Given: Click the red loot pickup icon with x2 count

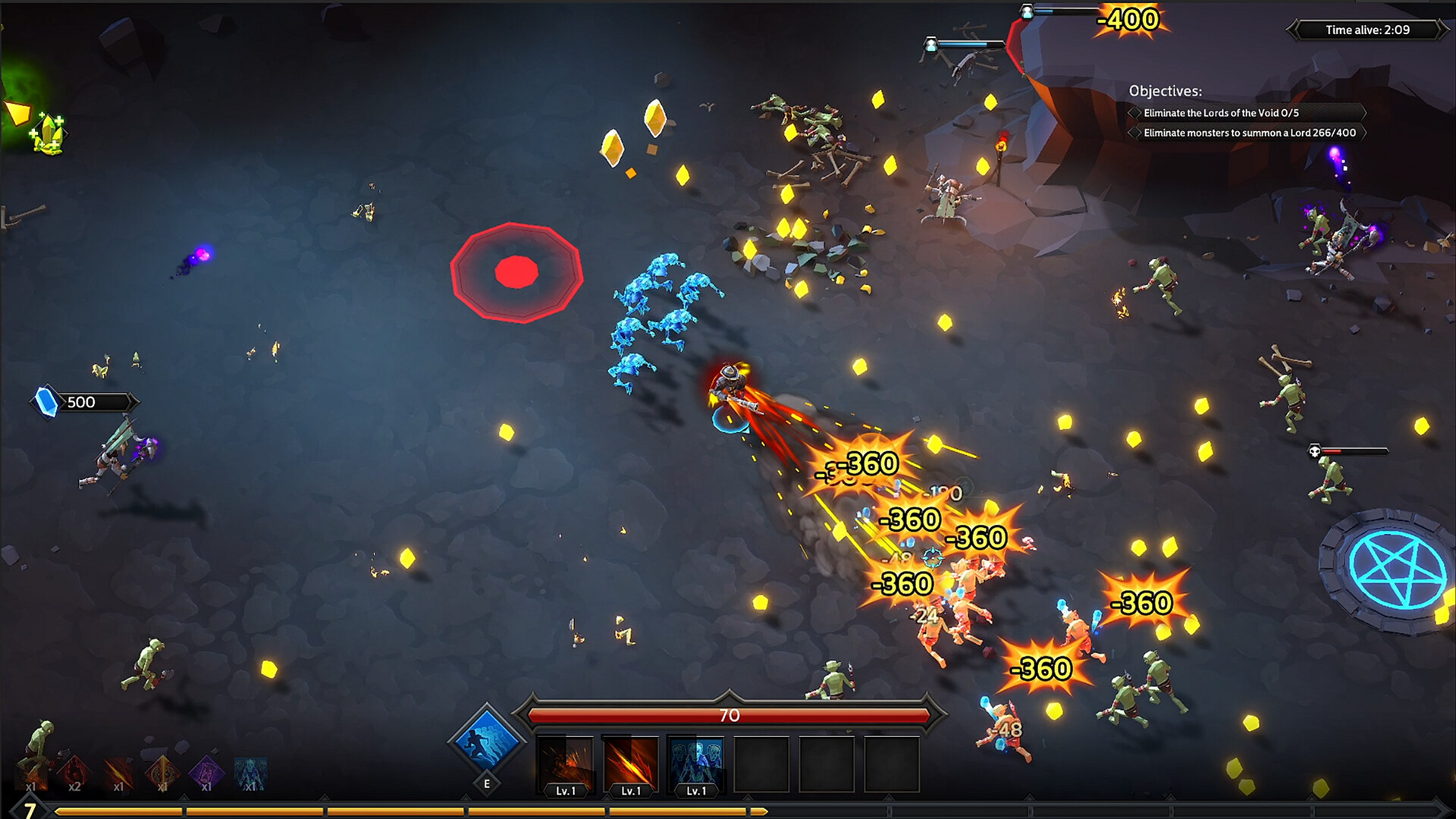Looking at the screenshot, I should (x=74, y=772).
